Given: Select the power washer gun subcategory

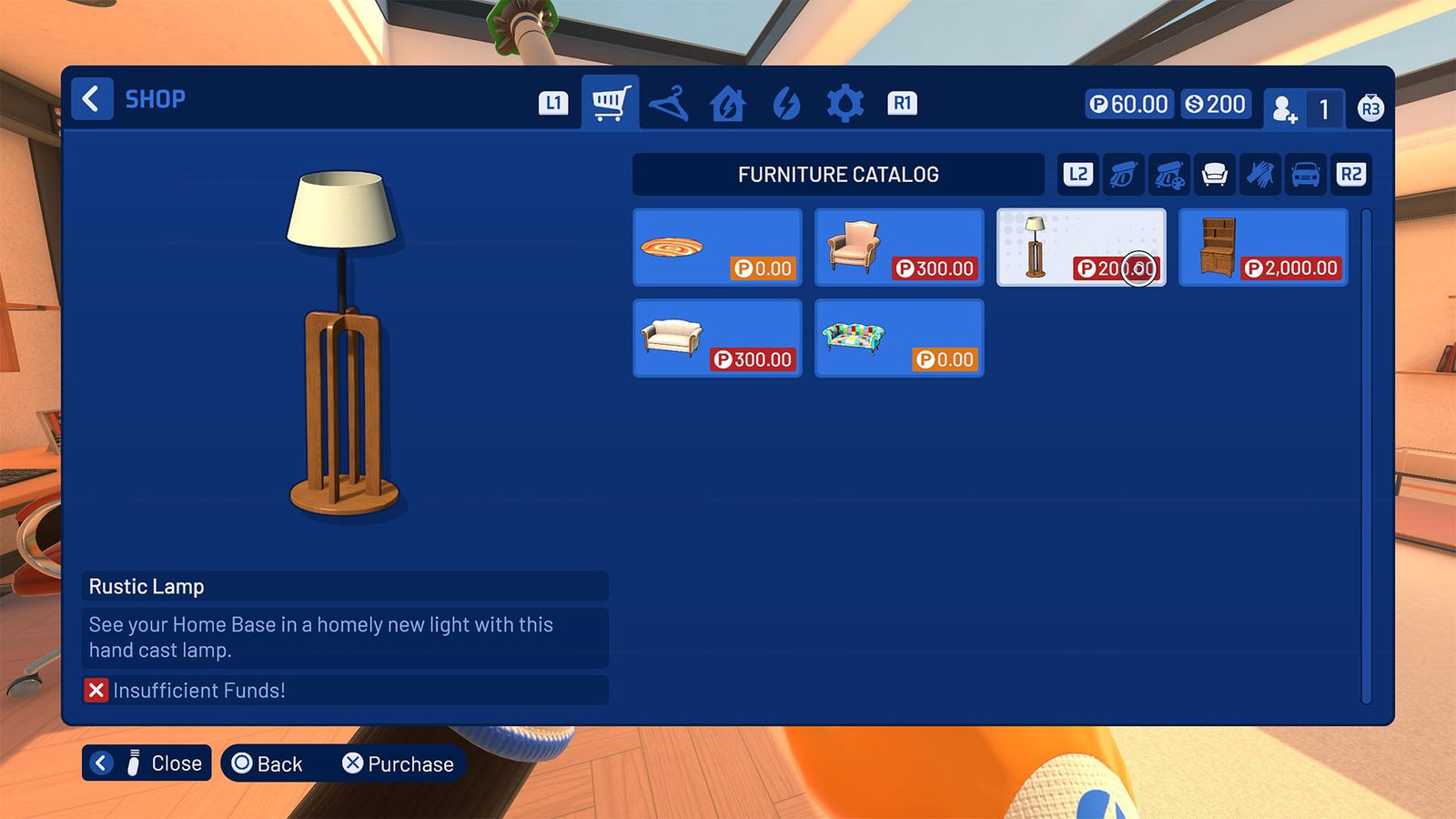Looking at the screenshot, I should pyautogui.click(x=1123, y=174).
